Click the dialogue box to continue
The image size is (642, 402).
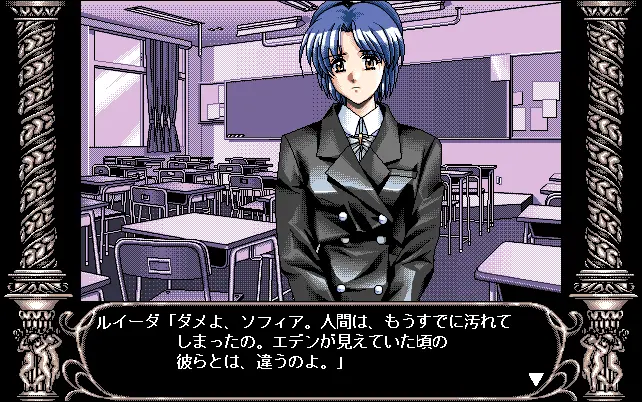(320, 346)
